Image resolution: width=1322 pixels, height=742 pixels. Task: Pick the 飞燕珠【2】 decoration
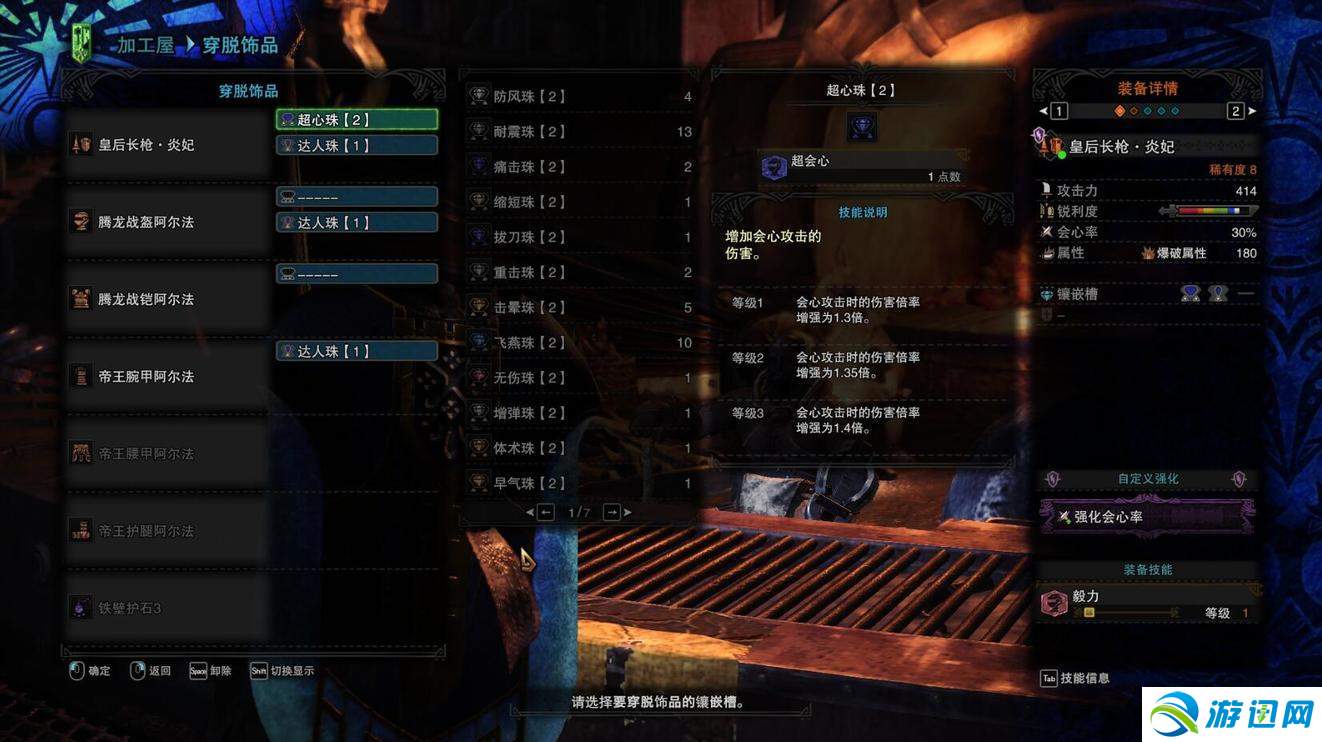[x=579, y=343]
